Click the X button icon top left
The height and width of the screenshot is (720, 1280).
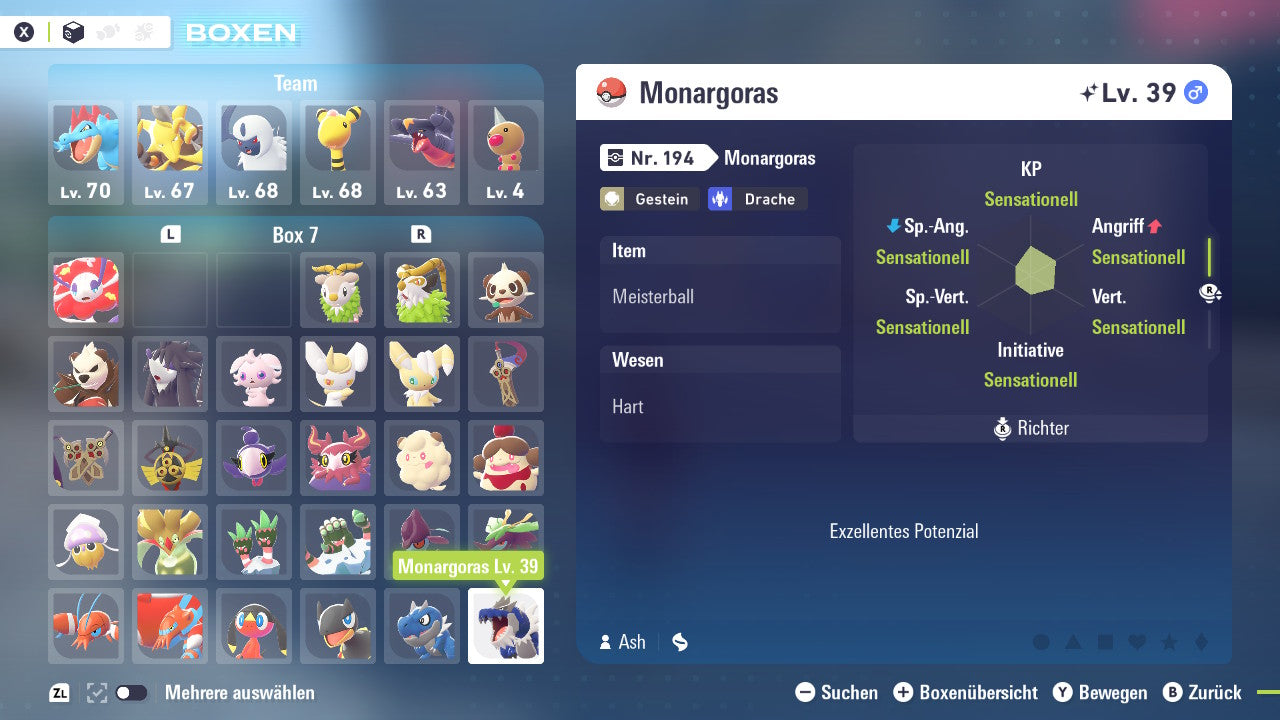click(24, 31)
